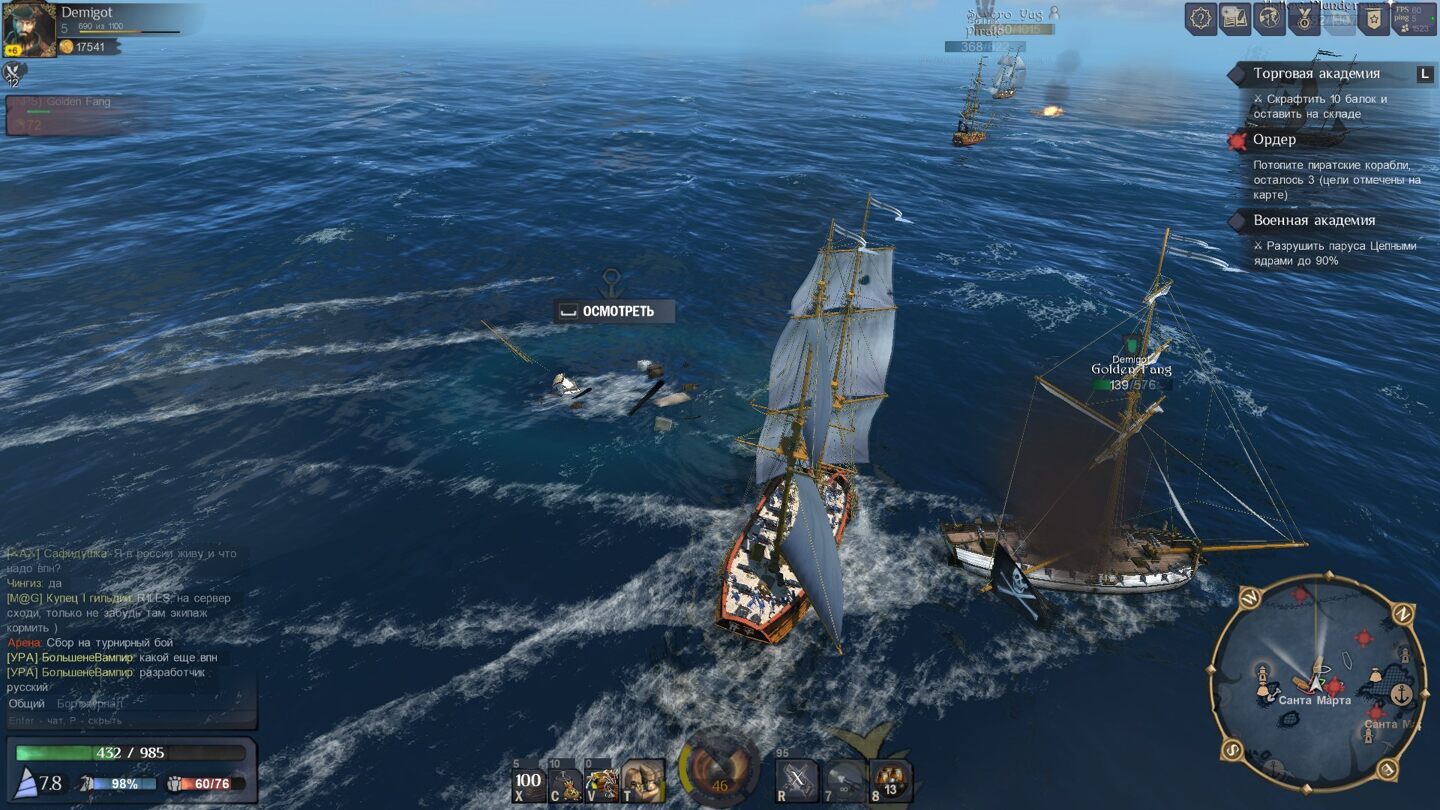Select the Военная академия quest entry
This screenshot has height=810, width=1440.
[x=1314, y=220]
